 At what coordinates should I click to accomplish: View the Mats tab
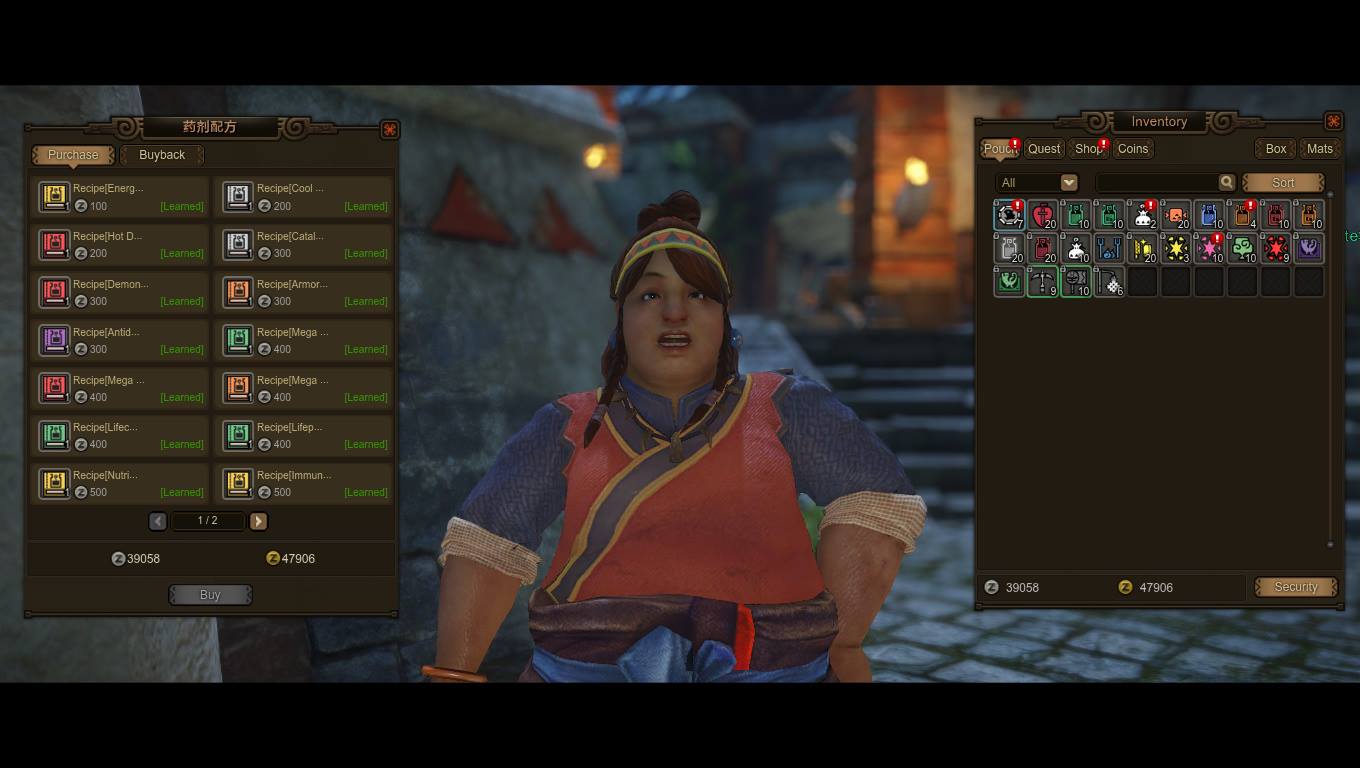point(1320,149)
